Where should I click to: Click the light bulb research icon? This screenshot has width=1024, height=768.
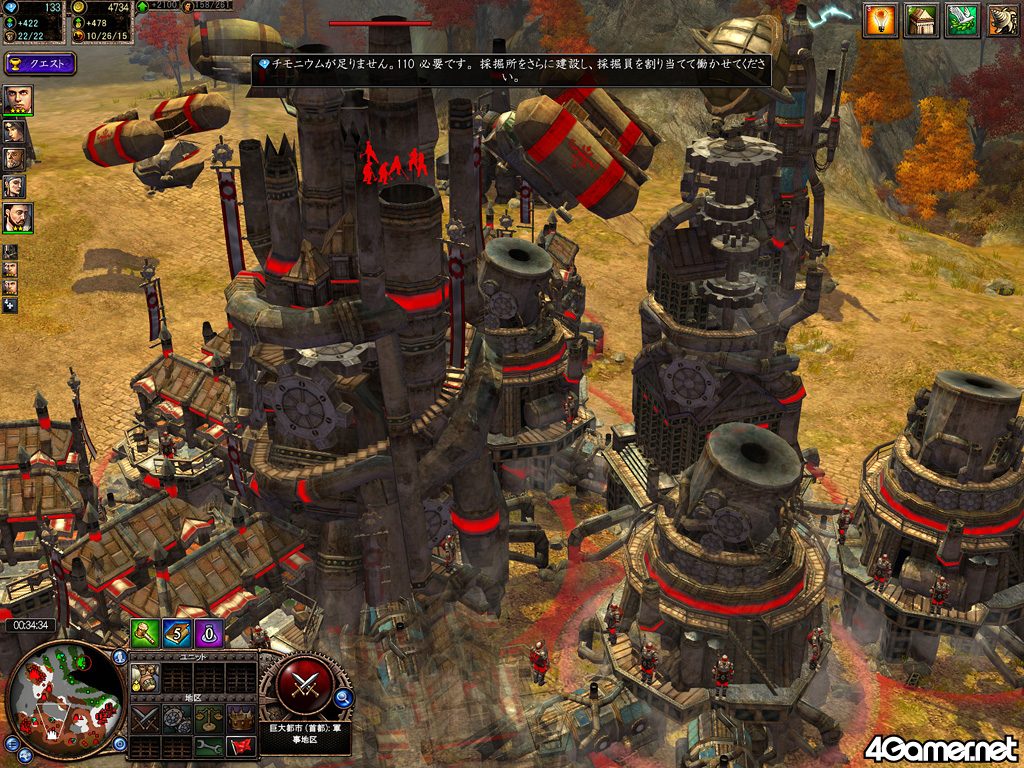[880, 20]
